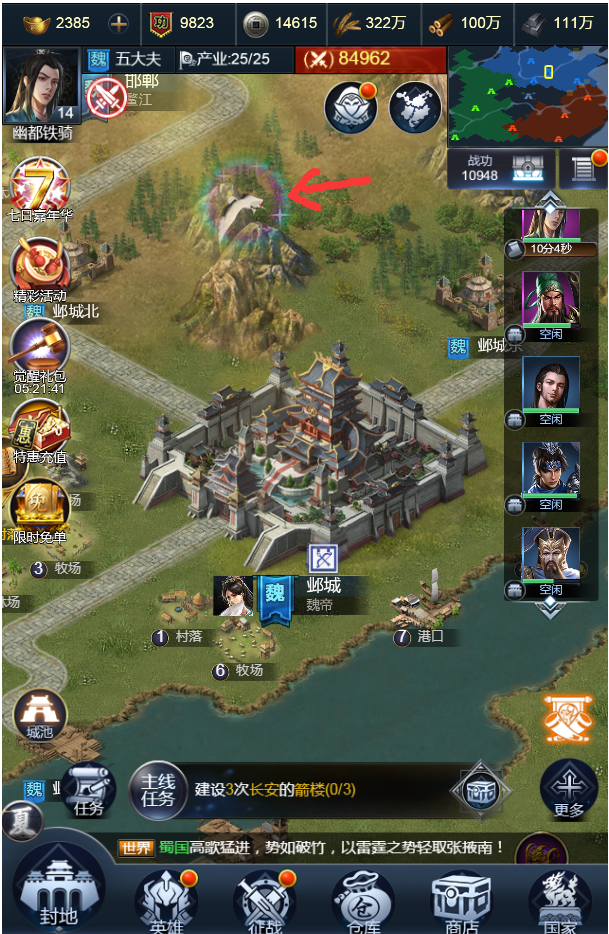Open the 觉醒礼包 gift pack
The width and height of the screenshot is (609, 934).
[x=40, y=350]
